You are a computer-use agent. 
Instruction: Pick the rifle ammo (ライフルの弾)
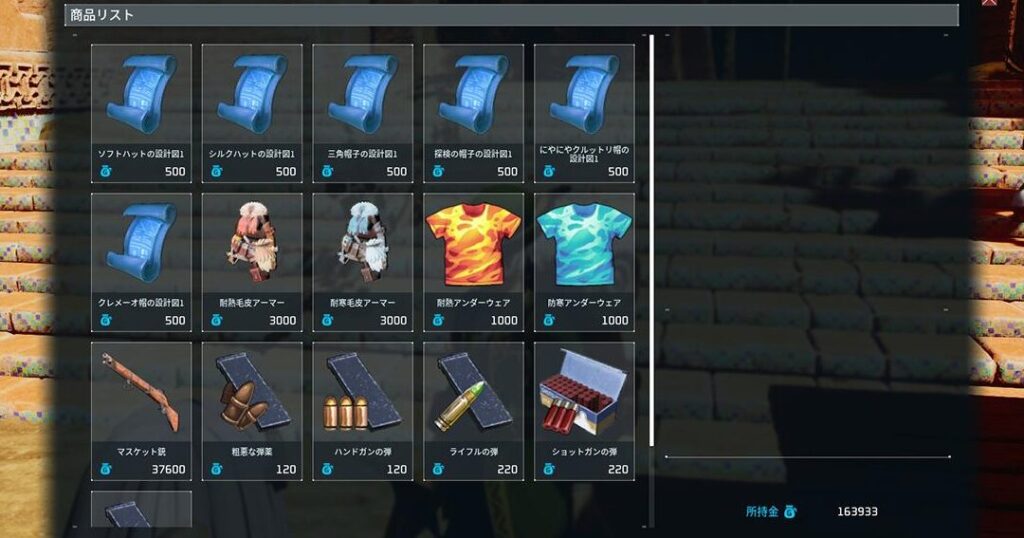click(x=473, y=411)
